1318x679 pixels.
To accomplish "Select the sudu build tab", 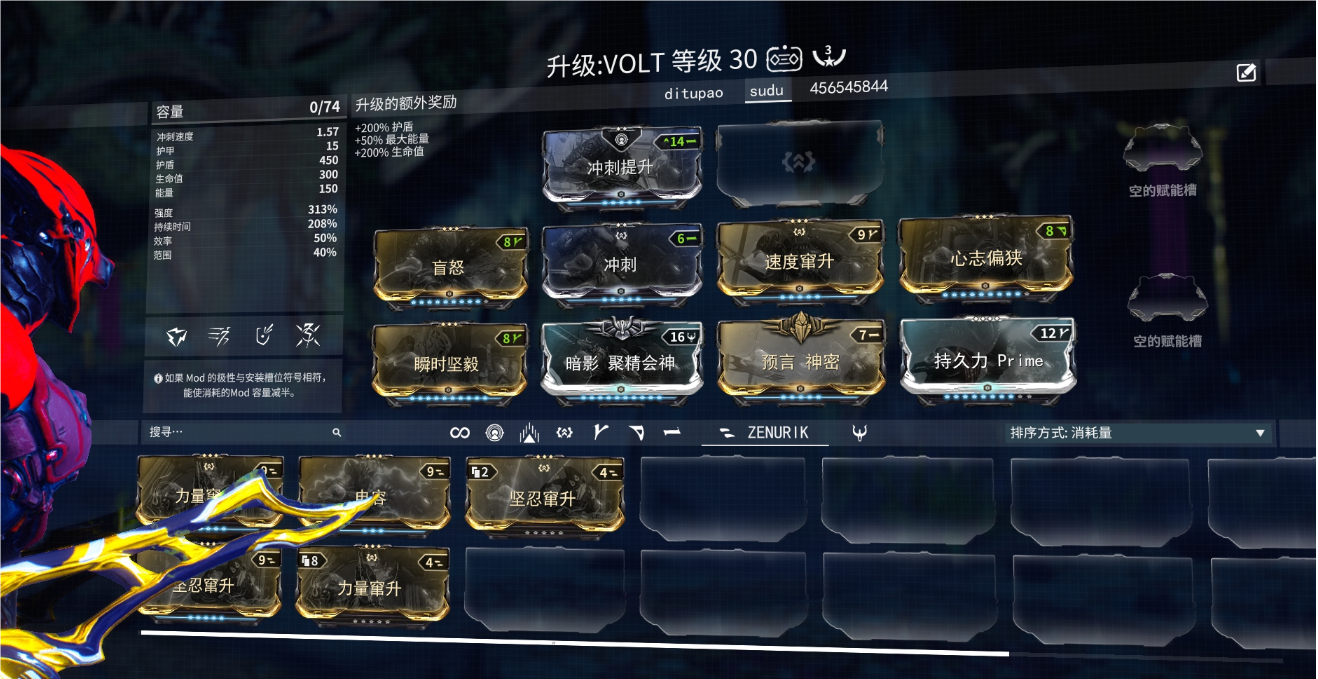I will 767,90.
